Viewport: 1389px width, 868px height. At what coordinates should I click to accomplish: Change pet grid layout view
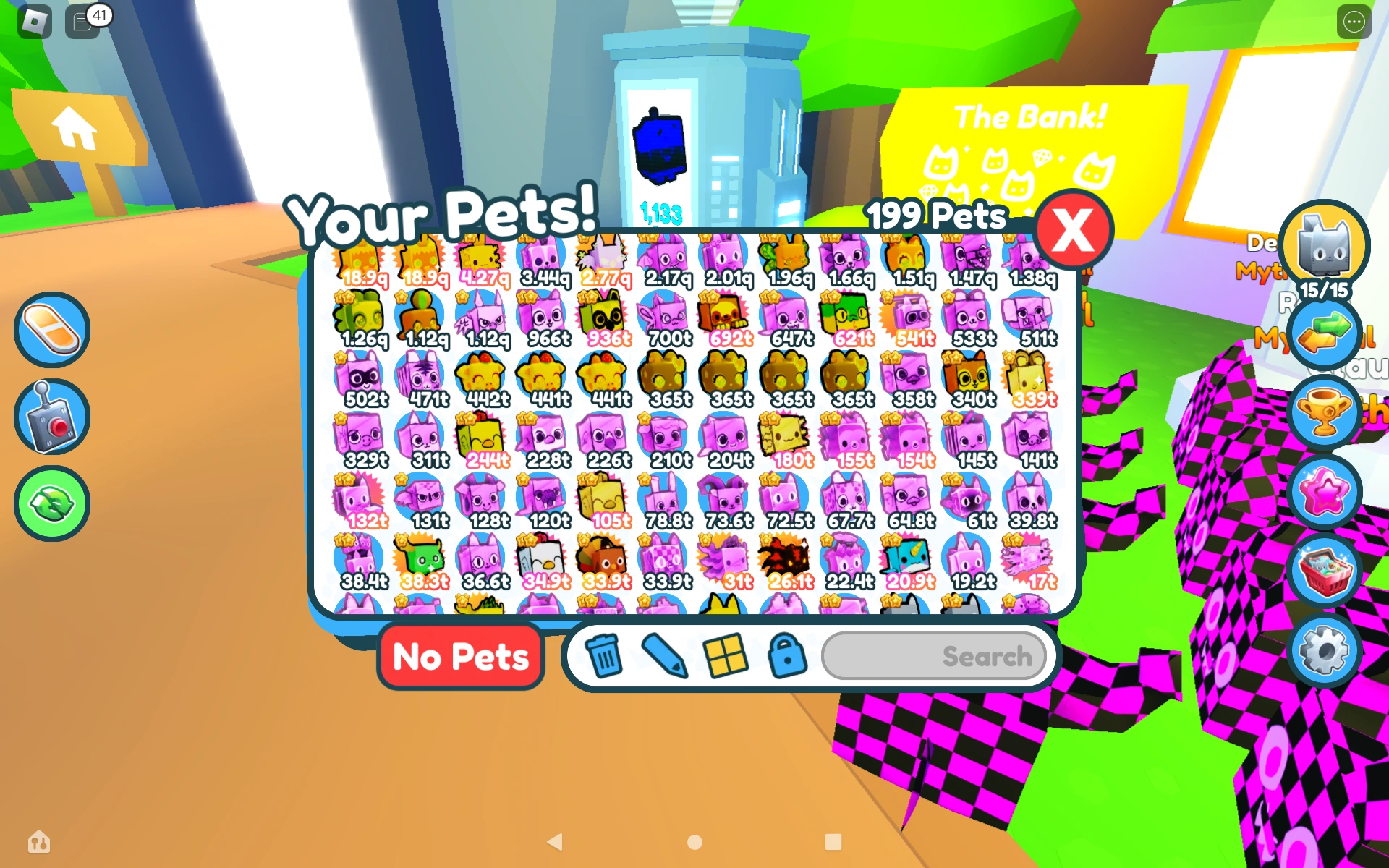[x=728, y=657]
